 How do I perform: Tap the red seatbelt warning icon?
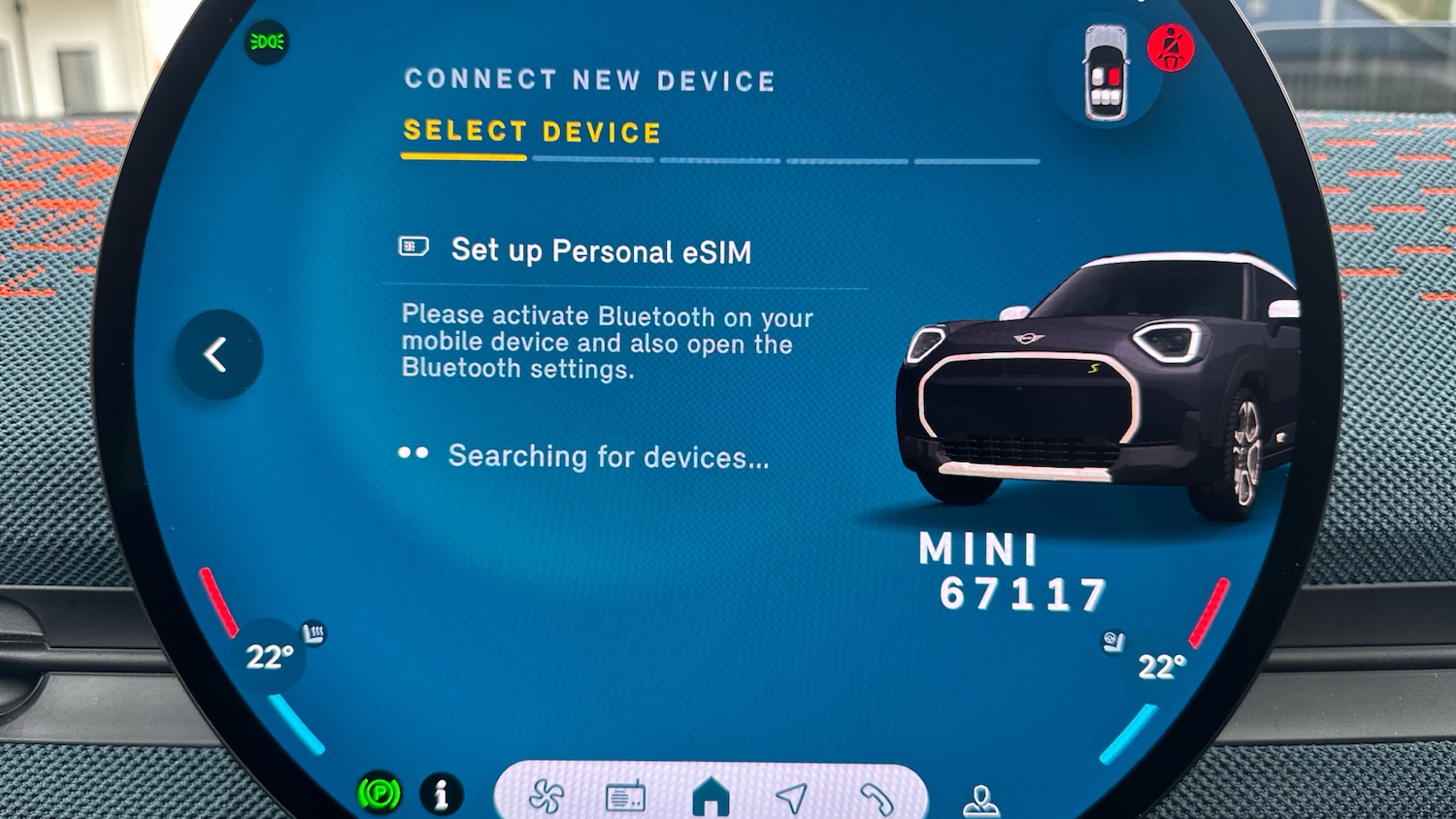click(x=1171, y=47)
